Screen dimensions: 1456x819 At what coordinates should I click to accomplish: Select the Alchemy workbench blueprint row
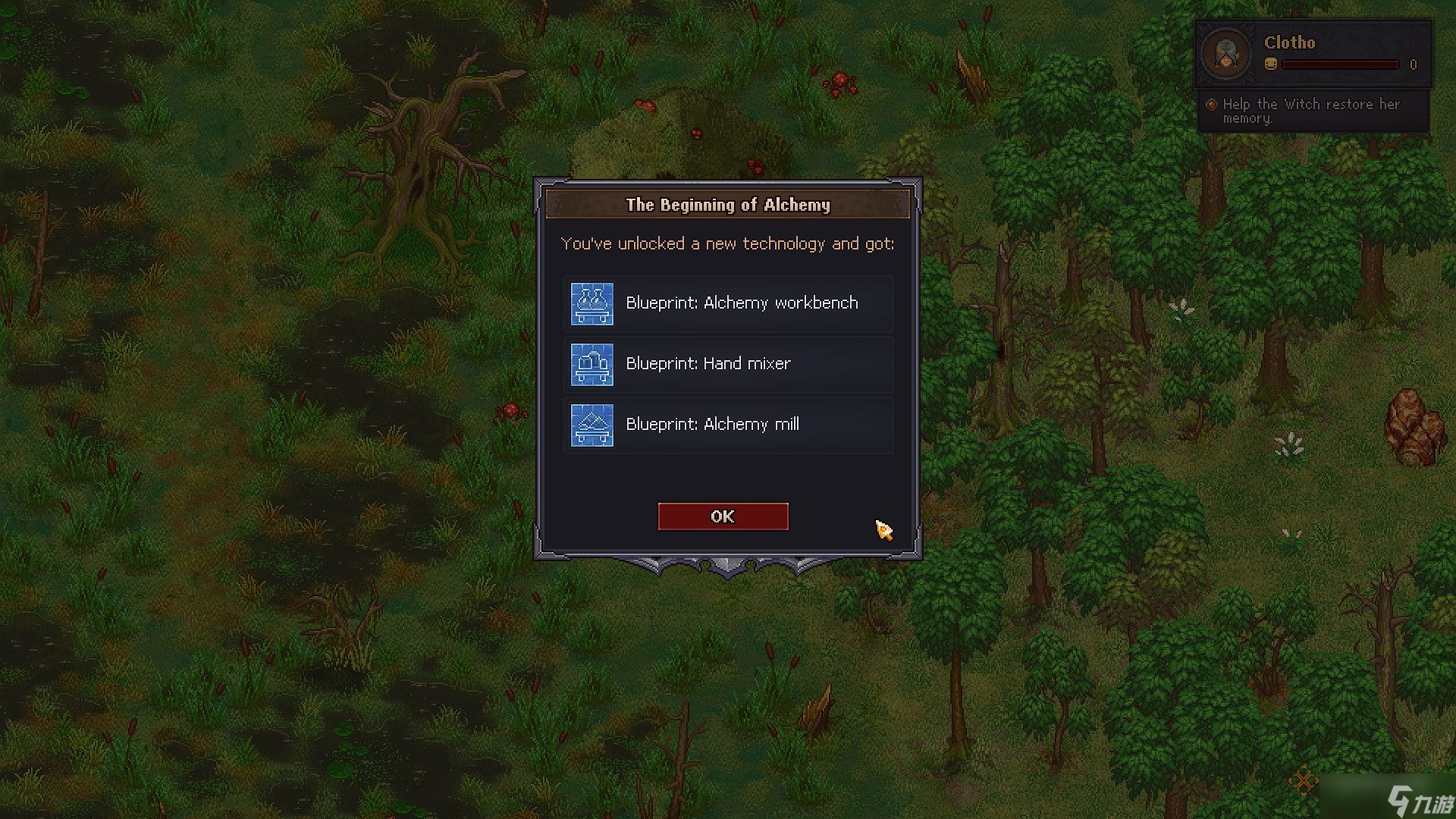[x=728, y=303]
